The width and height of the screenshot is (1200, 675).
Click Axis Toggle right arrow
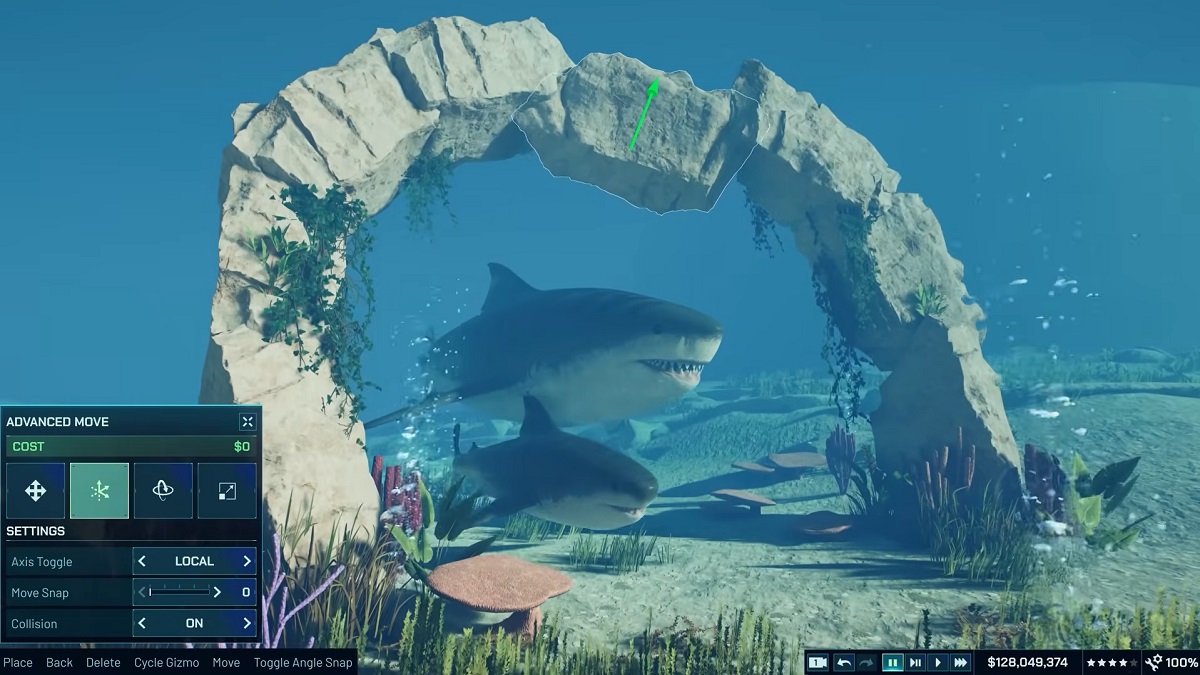coord(247,561)
